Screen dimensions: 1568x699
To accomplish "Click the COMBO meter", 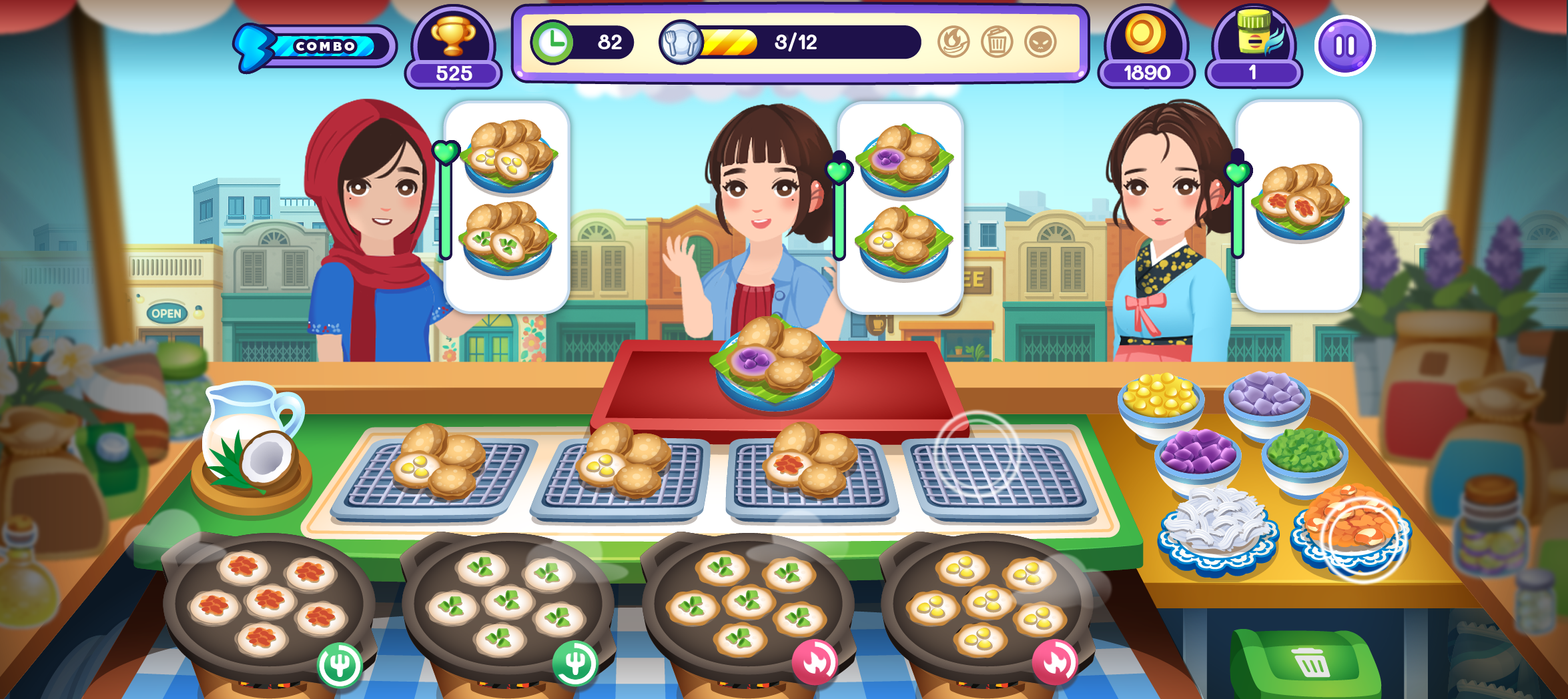I will pos(312,45).
